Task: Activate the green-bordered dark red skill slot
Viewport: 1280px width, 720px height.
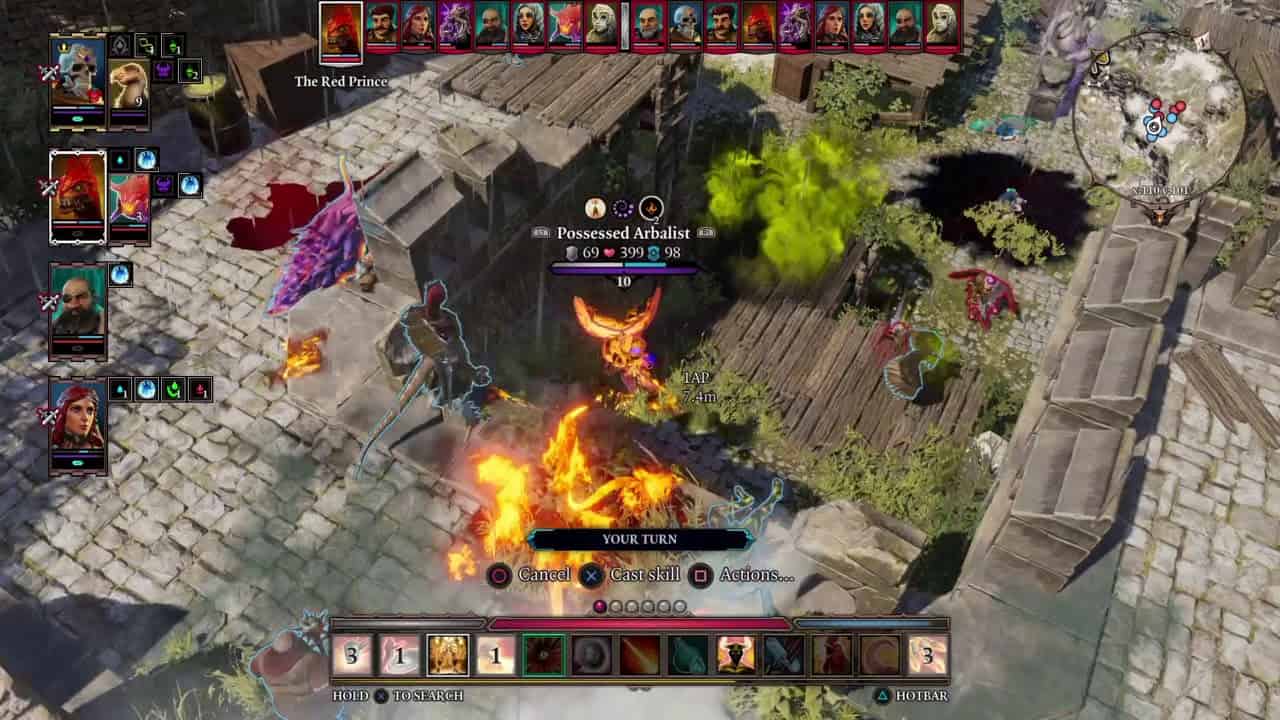Action: pyautogui.click(x=544, y=655)
